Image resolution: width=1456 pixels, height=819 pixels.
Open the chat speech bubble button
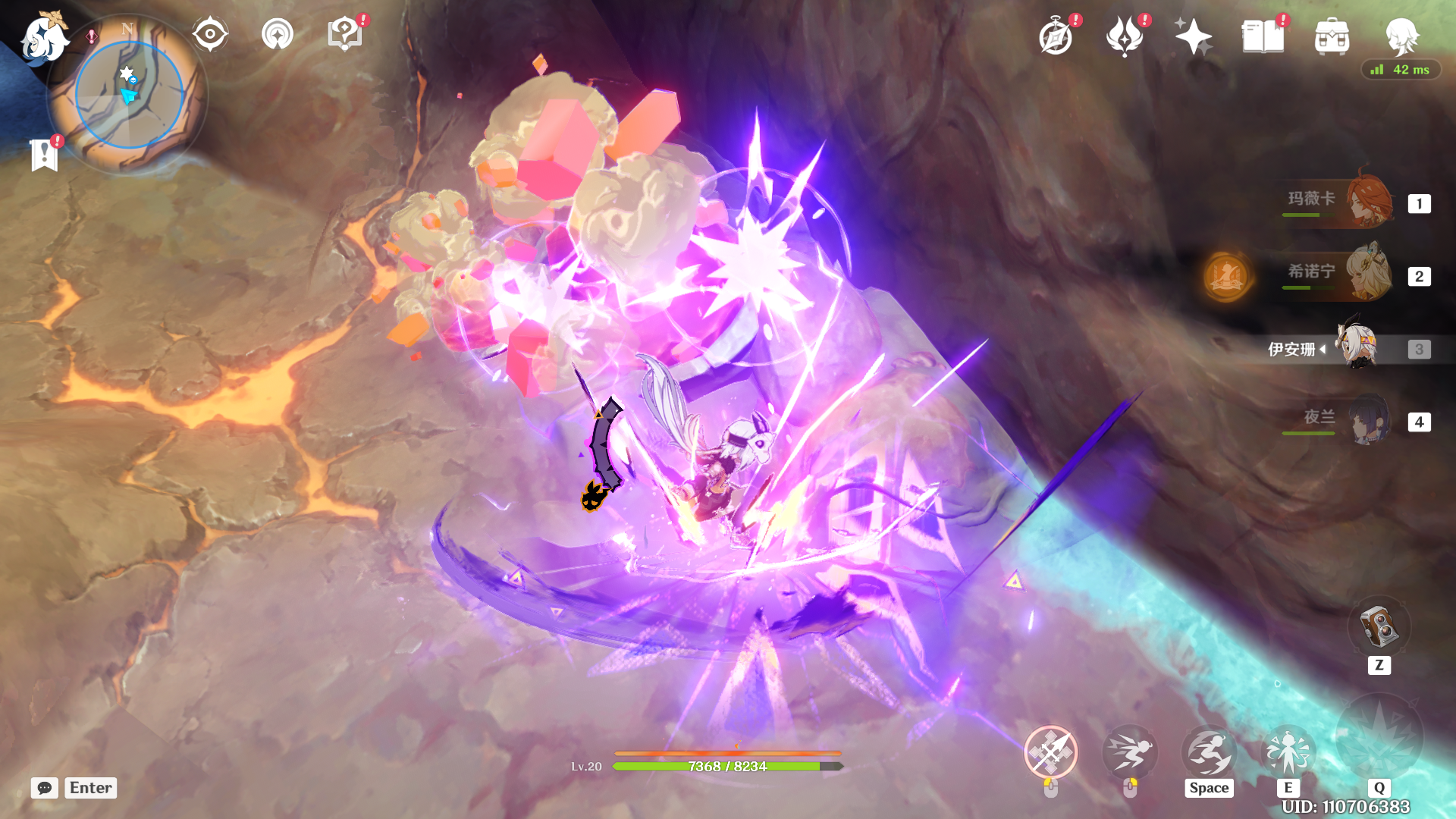point(45,788)
